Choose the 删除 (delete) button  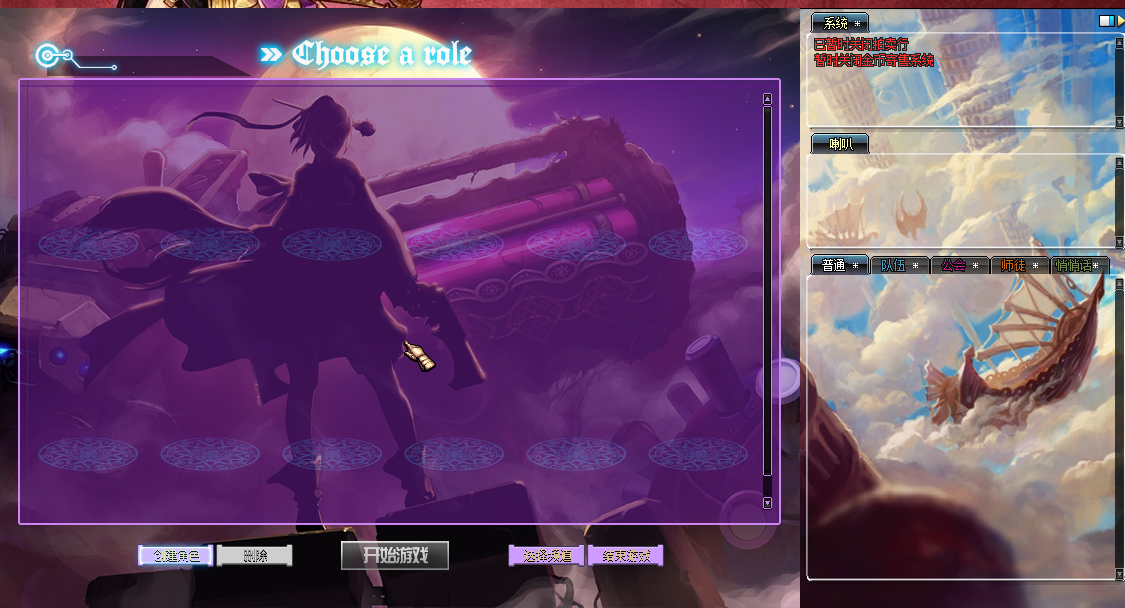255,556
